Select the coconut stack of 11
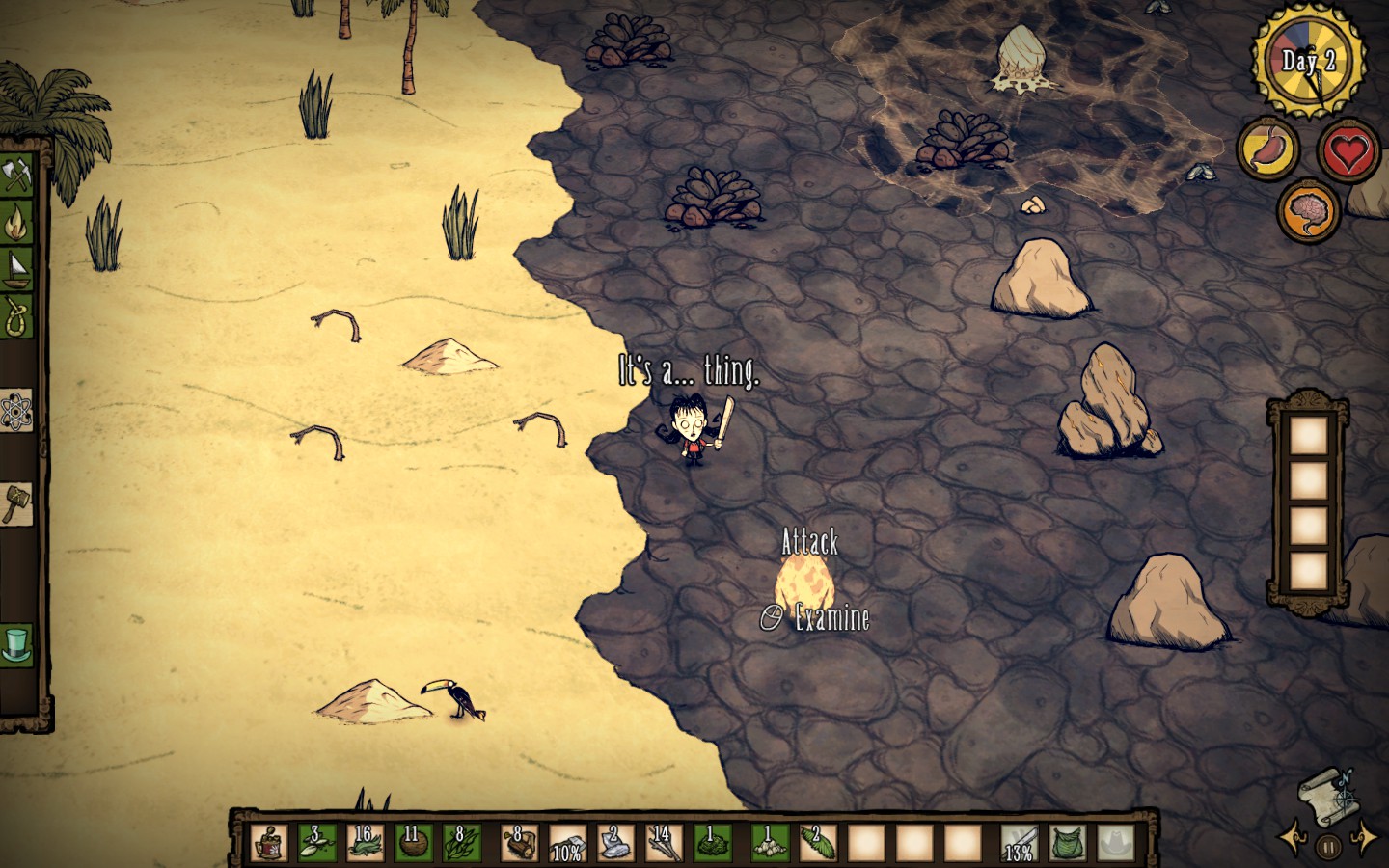1389x868 pixels. (413, 842)
